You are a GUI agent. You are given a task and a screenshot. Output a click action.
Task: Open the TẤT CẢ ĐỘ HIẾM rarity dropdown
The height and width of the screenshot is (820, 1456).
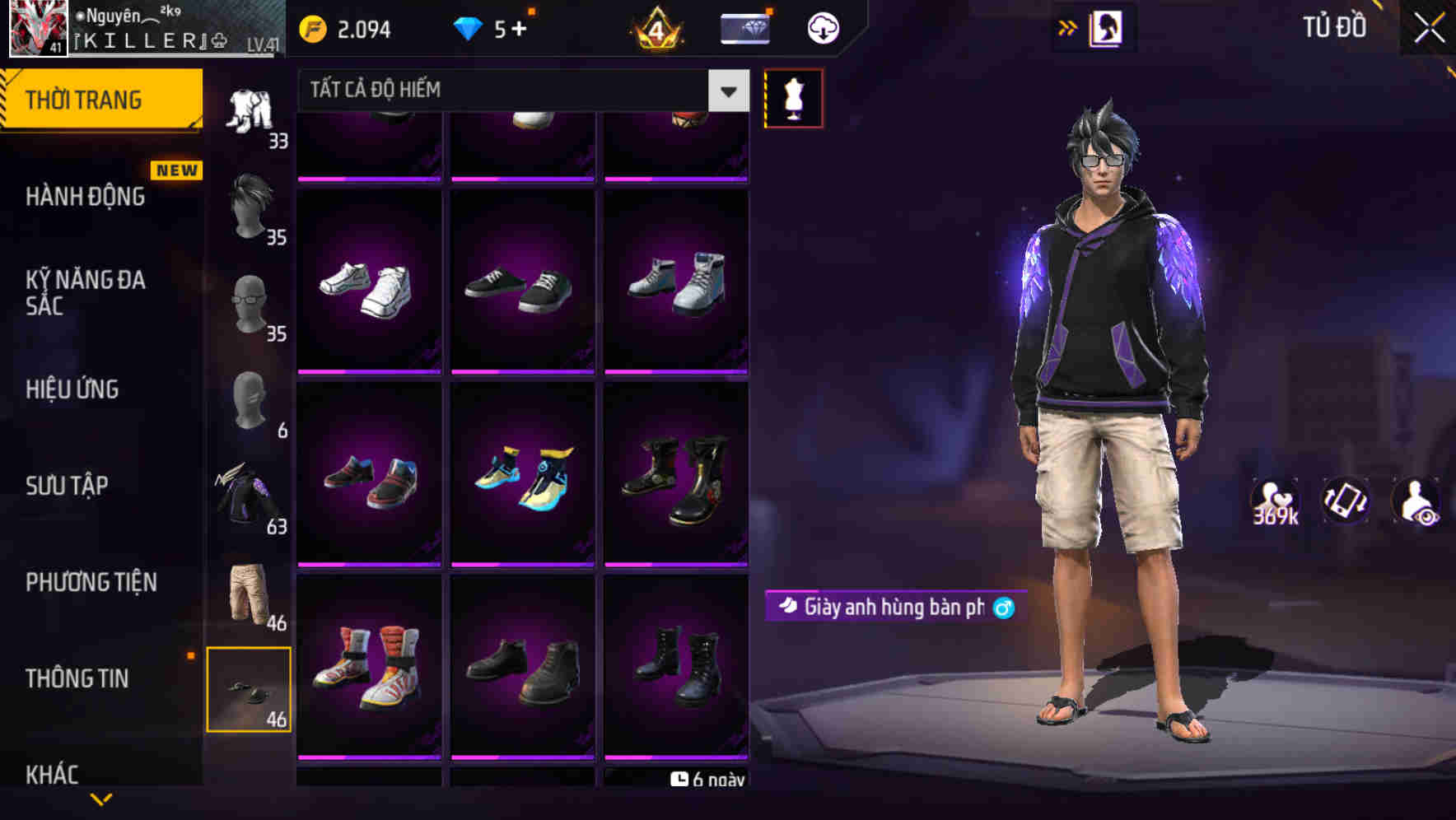pyautogui.click(x=511, y=89)
